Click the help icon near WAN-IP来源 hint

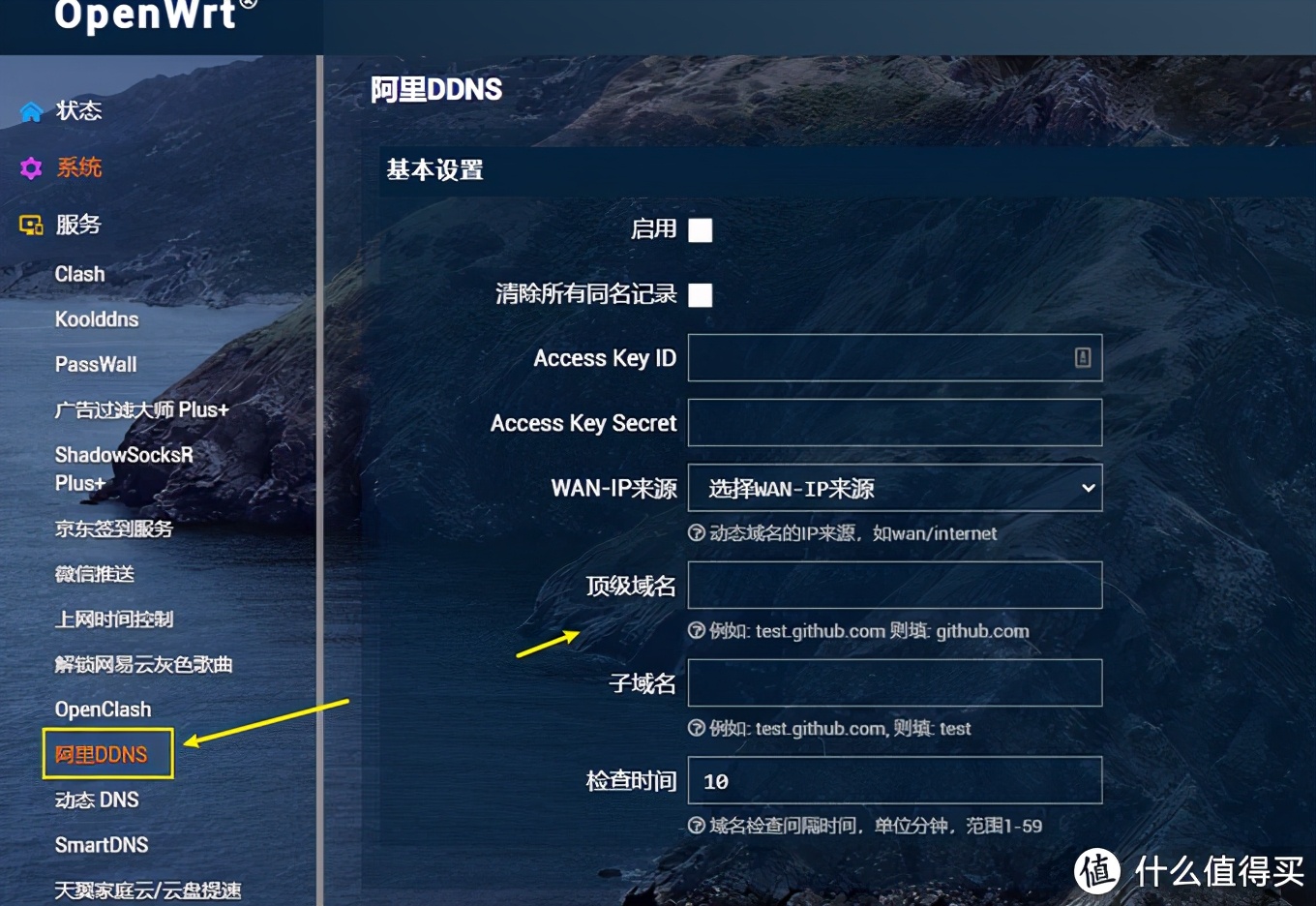[x=697, y=533]
